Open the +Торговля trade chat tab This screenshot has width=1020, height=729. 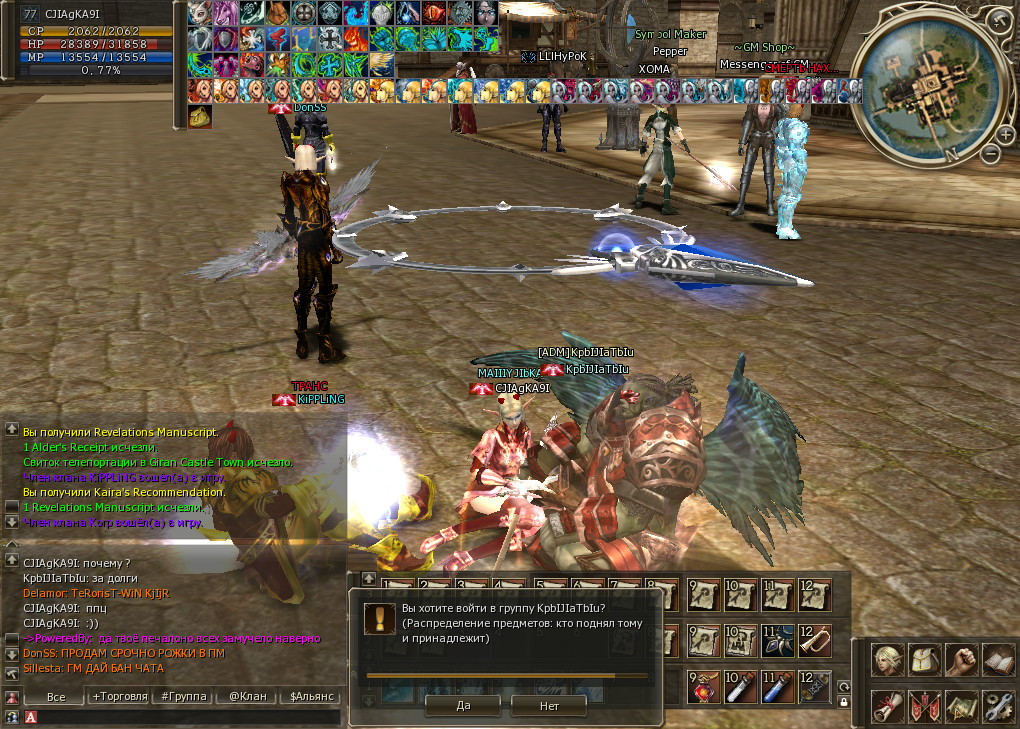120,697
